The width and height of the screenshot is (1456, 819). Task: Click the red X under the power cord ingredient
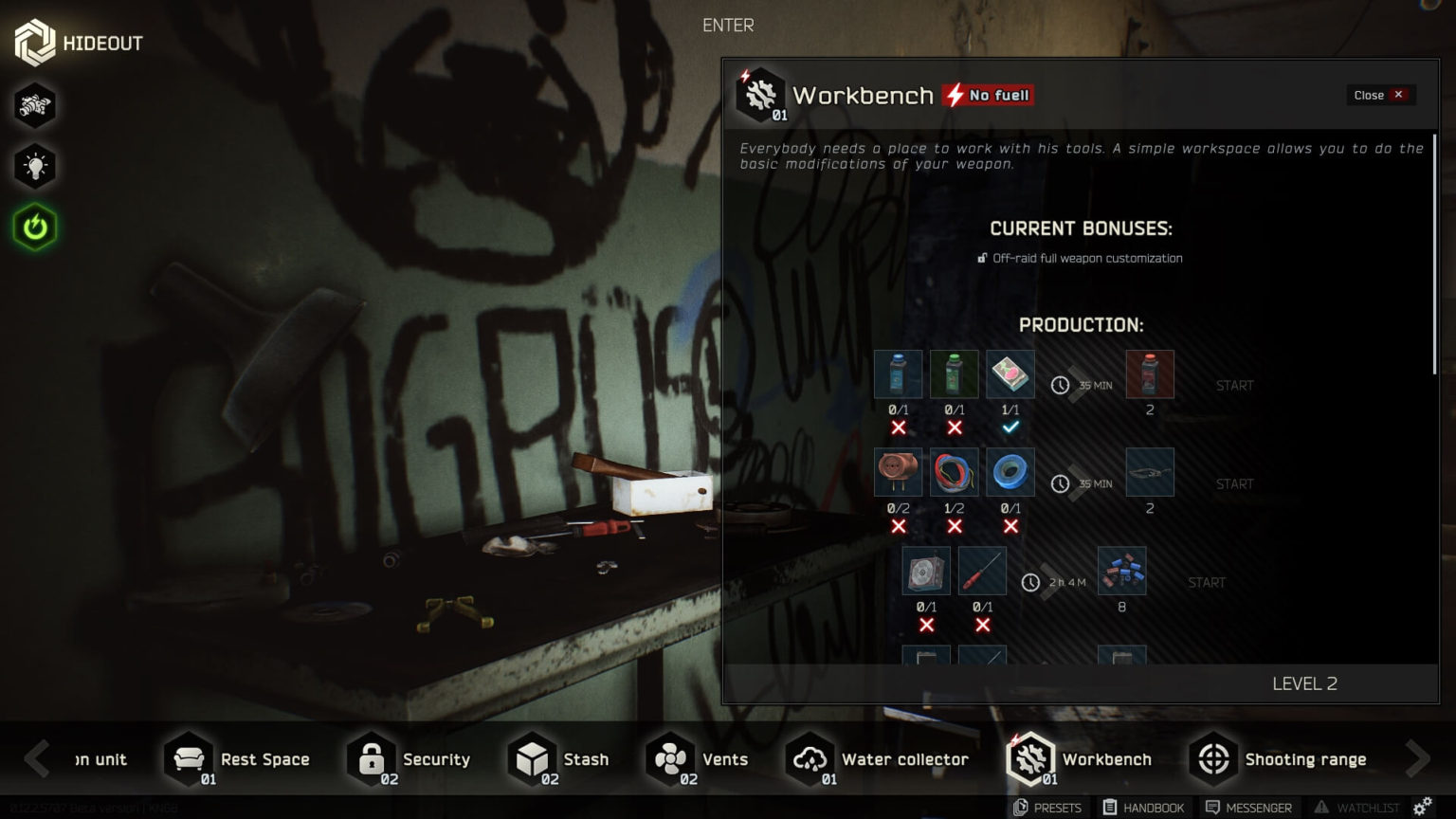[899, 525]
